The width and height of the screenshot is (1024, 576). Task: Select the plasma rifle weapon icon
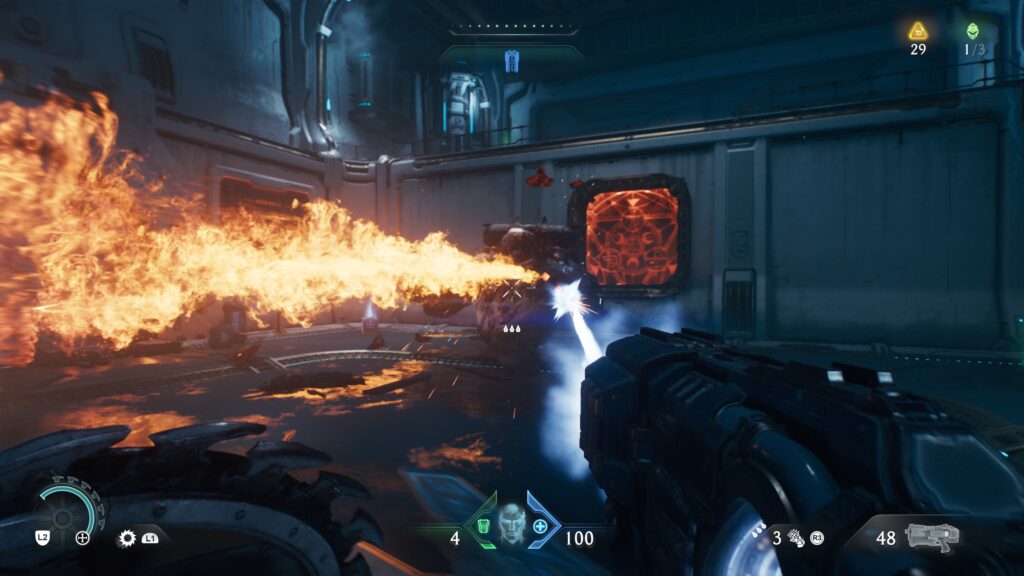[931, 536]
